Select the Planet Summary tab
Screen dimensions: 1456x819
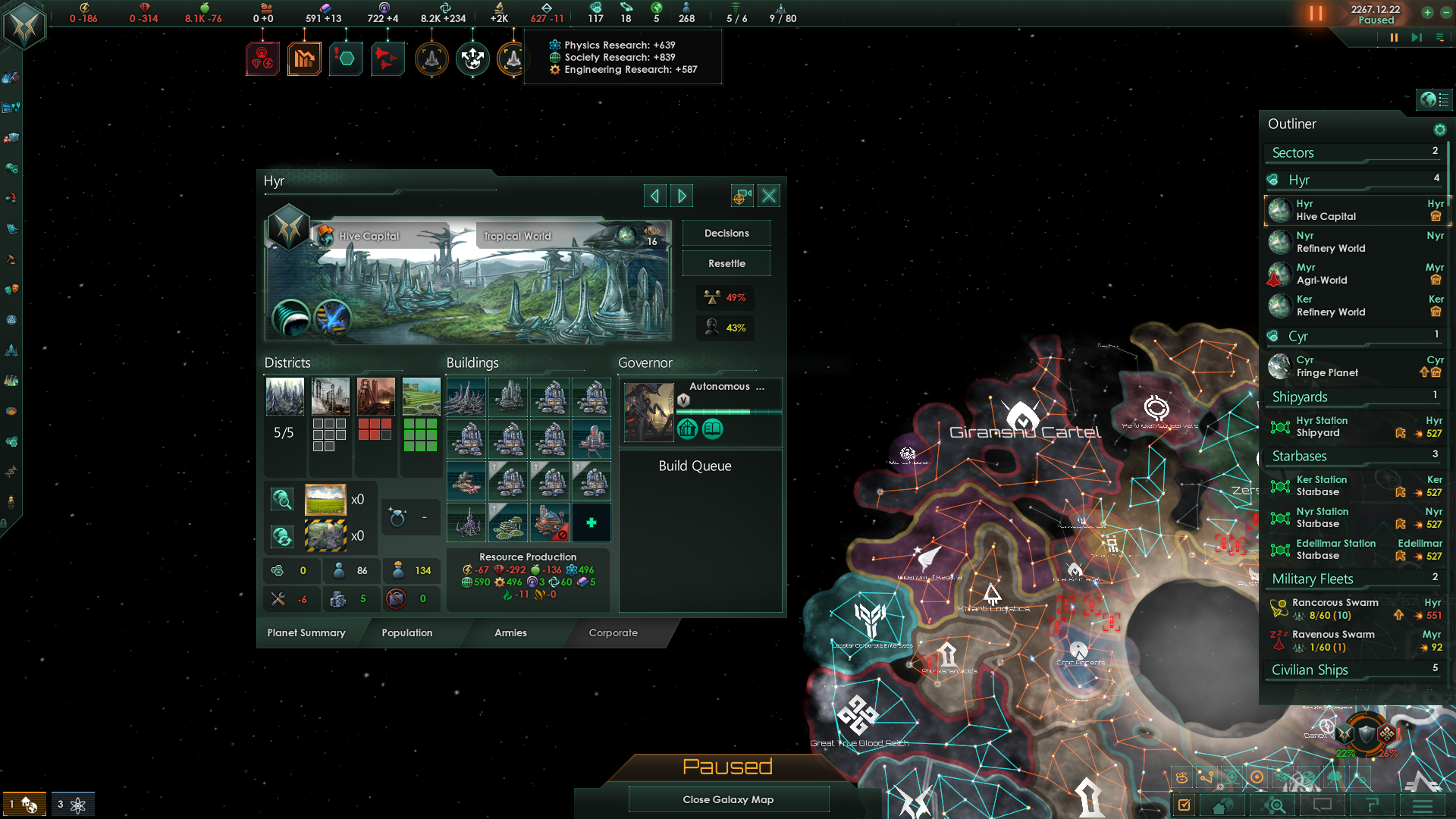(306, 633)
